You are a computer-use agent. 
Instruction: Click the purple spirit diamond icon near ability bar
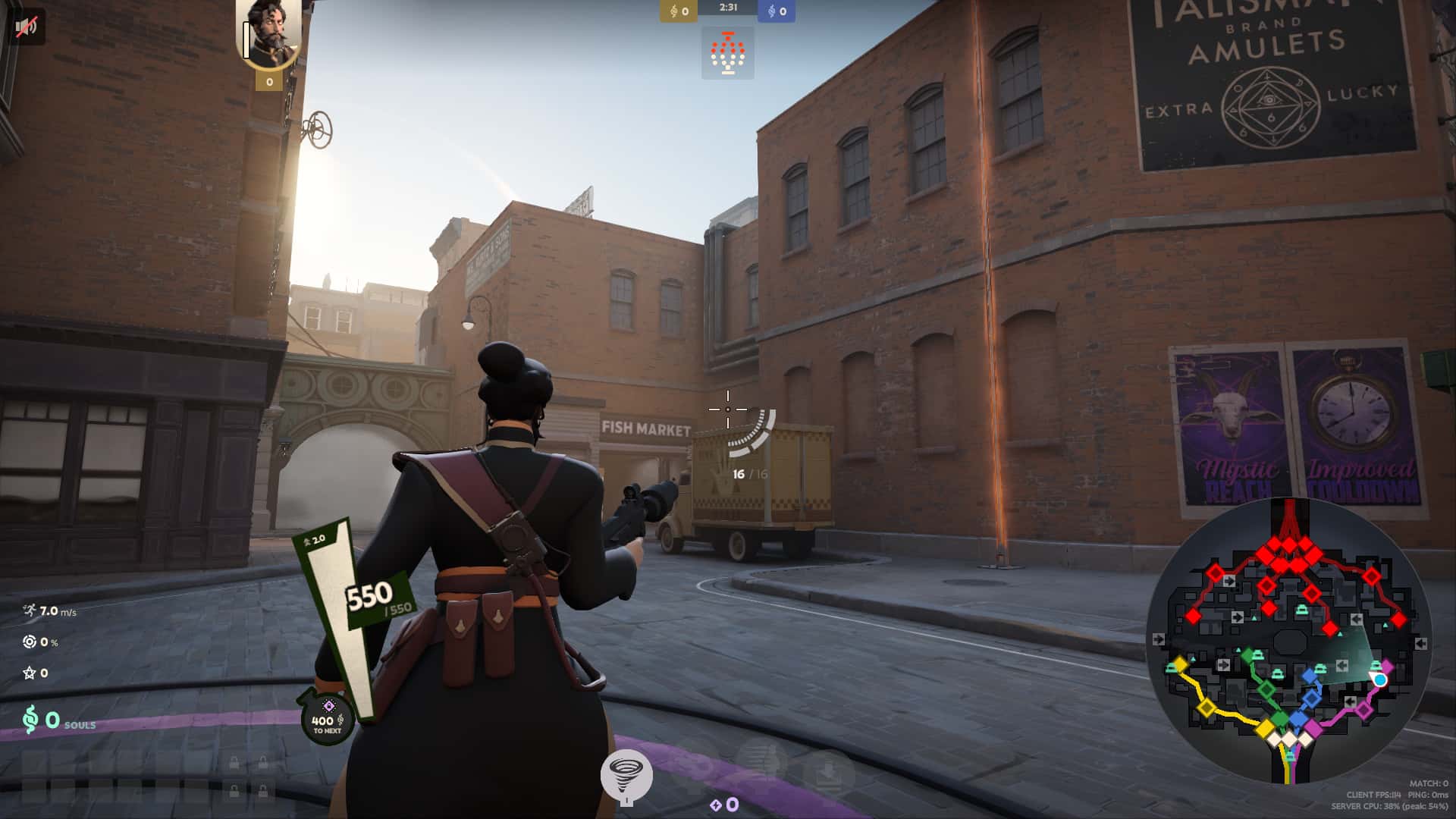[716, 806]
